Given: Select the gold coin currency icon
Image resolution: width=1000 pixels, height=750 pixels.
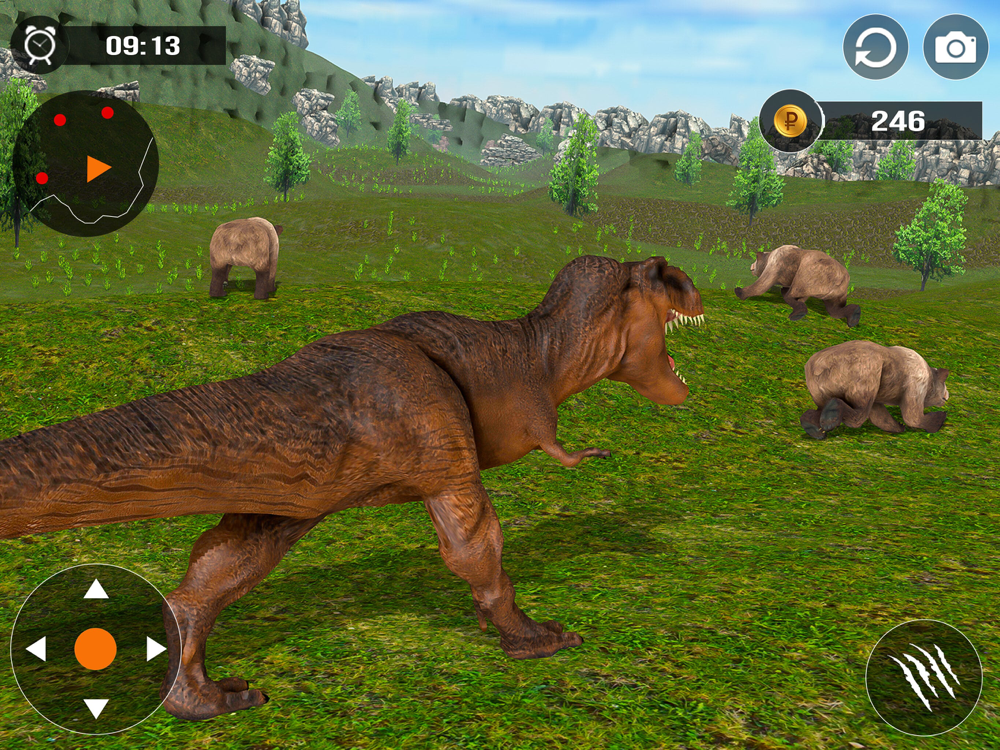Looking at the screenshot, I should tap(790, 122).
